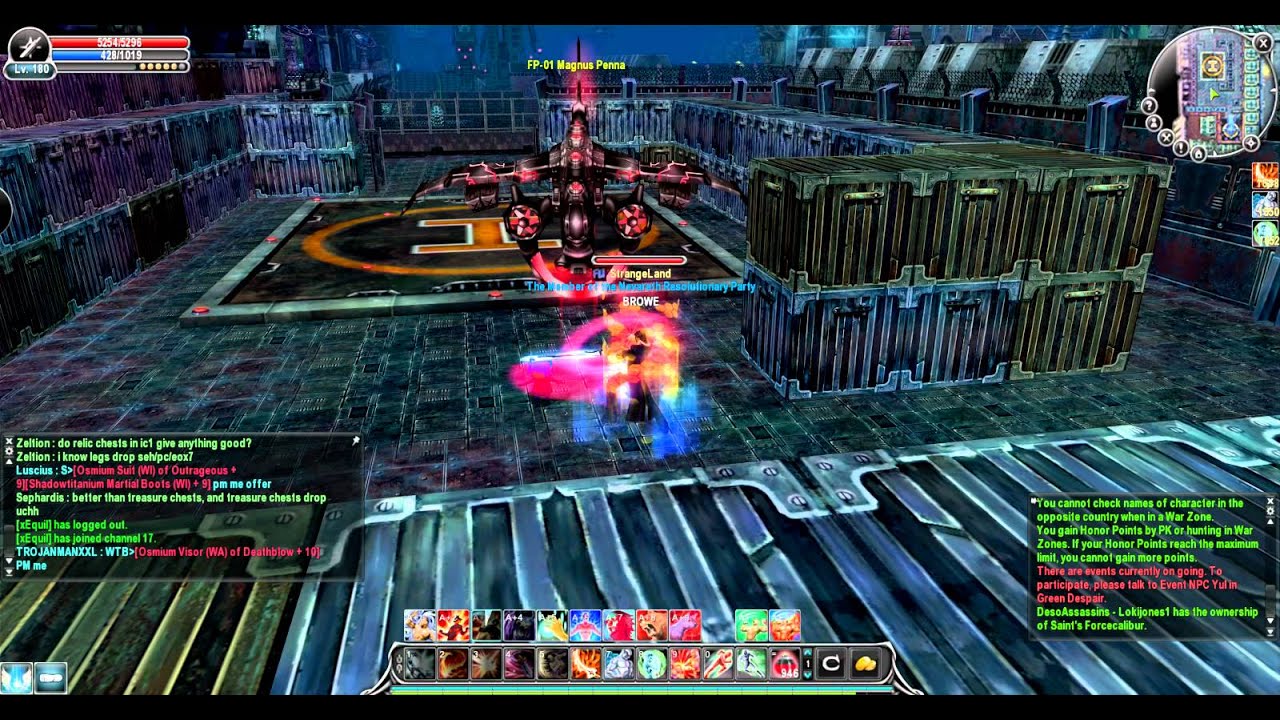1280x720 pixels.
Task: Trigger the silver warrior skill in slot 7
Action: tap(617, 664)
